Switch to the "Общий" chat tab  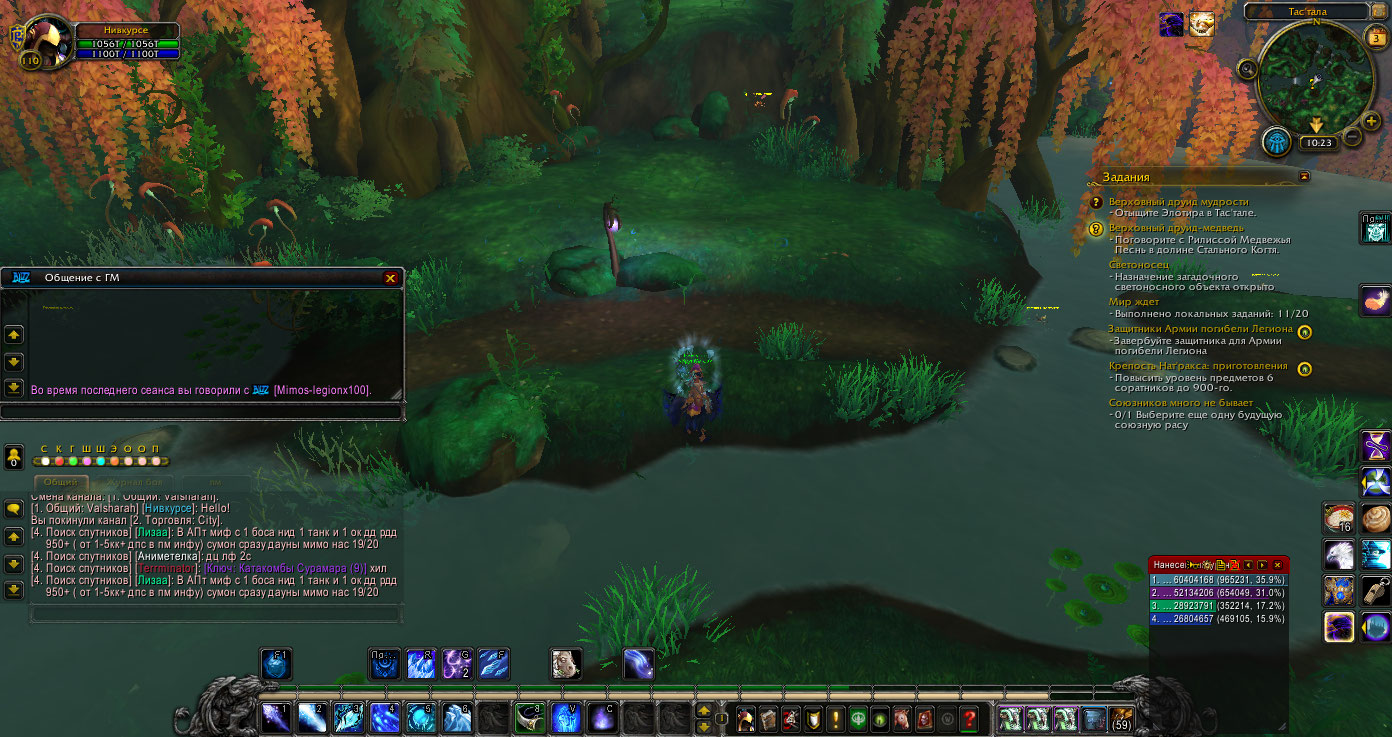[x=60, y=482]
